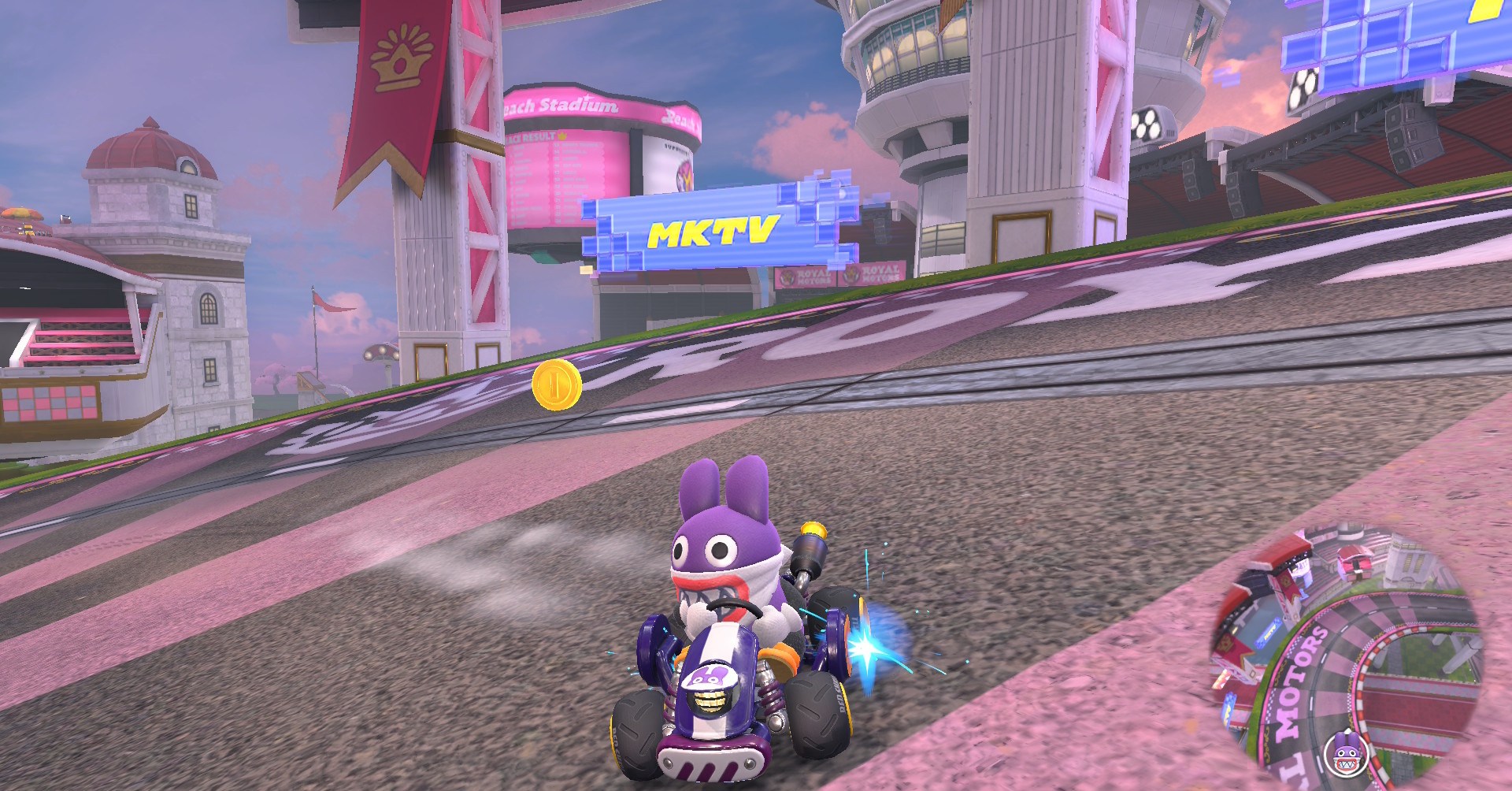Click the crown on the RACE RESULT board
1512x791 pixels.
coord(561,136)
